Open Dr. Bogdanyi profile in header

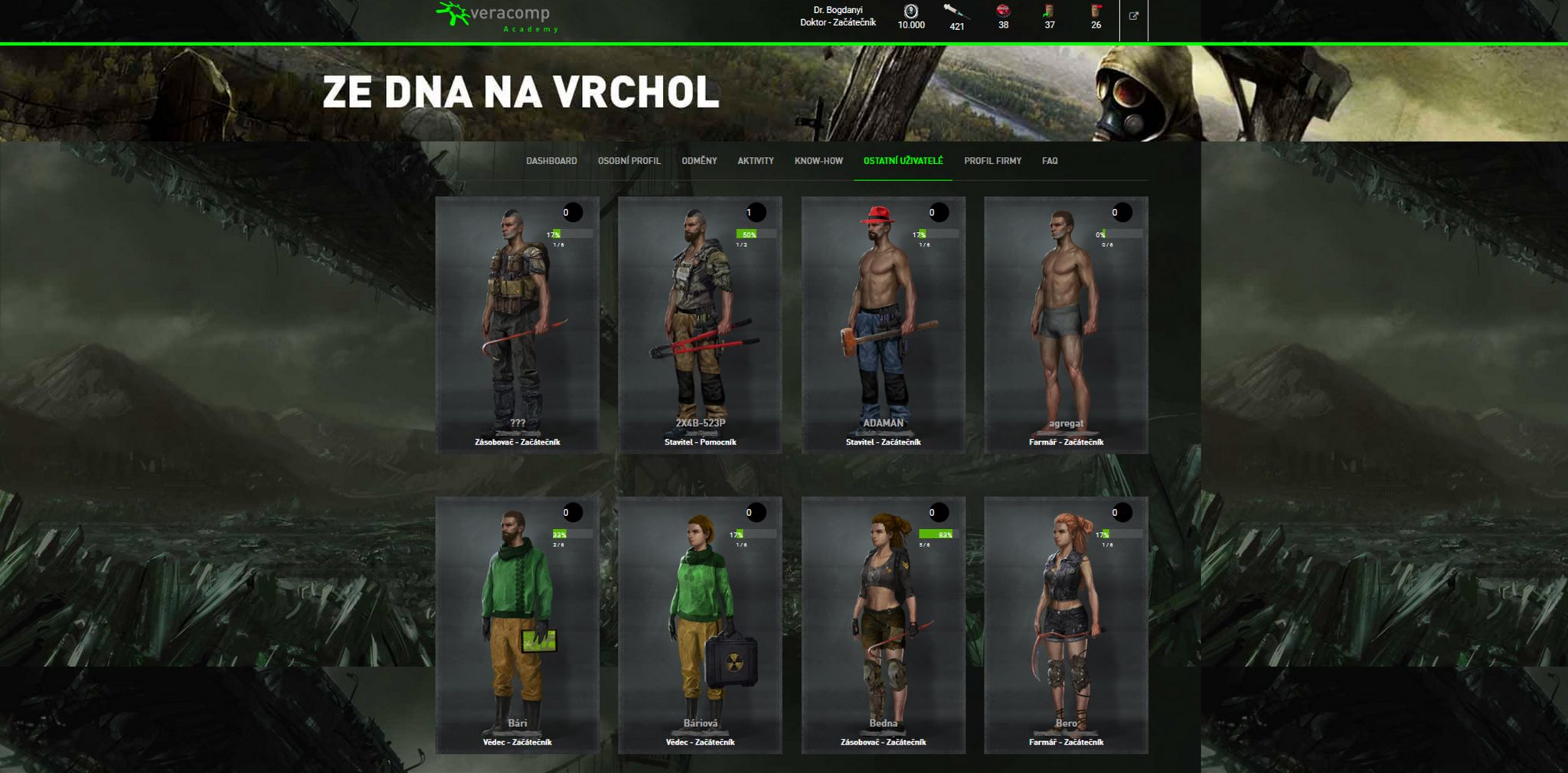click(x=838, y=16)
